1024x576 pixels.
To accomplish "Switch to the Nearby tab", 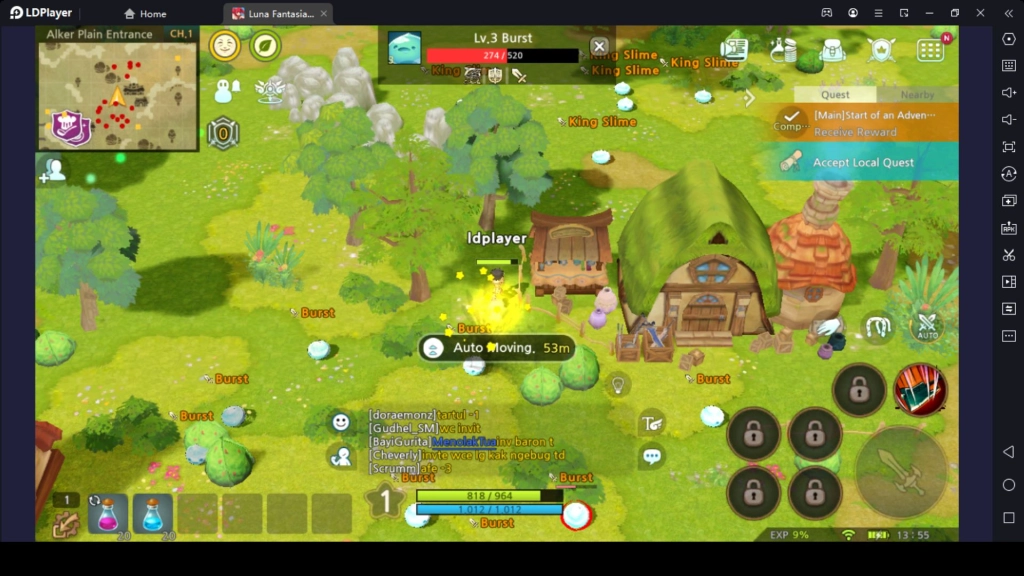I will (x=916, y=95).
